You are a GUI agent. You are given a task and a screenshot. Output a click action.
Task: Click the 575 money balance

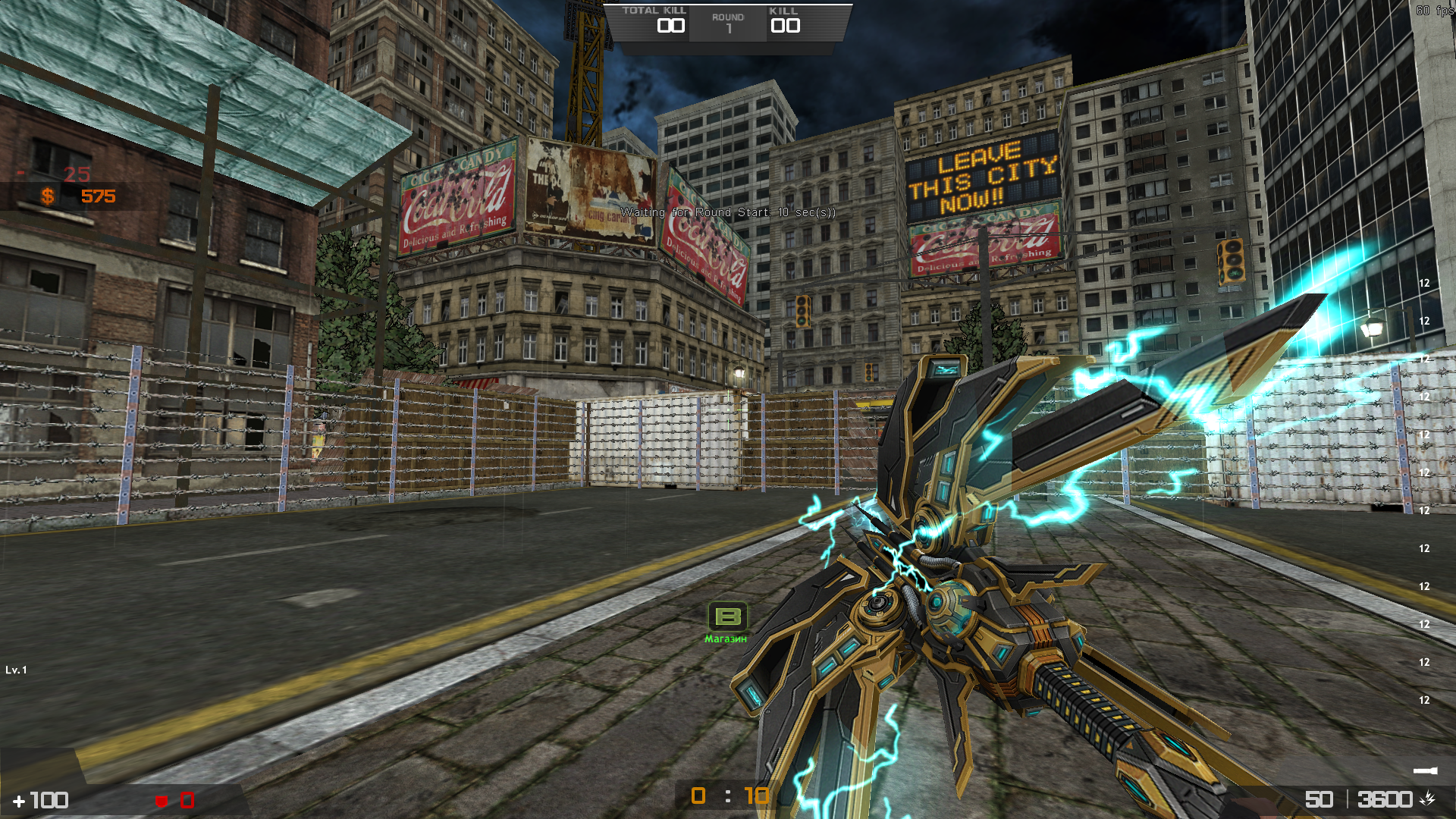(96, 196)
